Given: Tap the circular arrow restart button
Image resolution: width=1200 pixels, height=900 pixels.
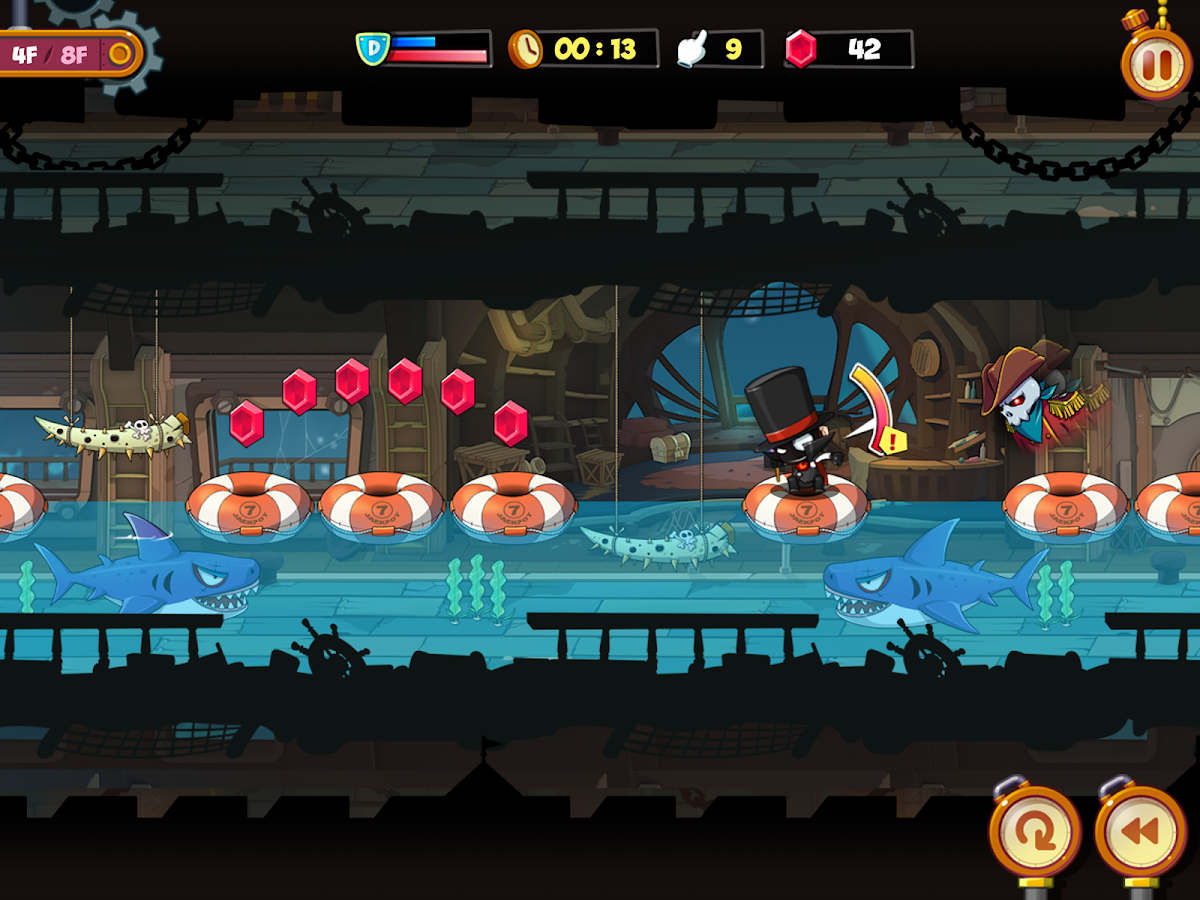Looking at the screenshot, I should tap(1035, 832).
